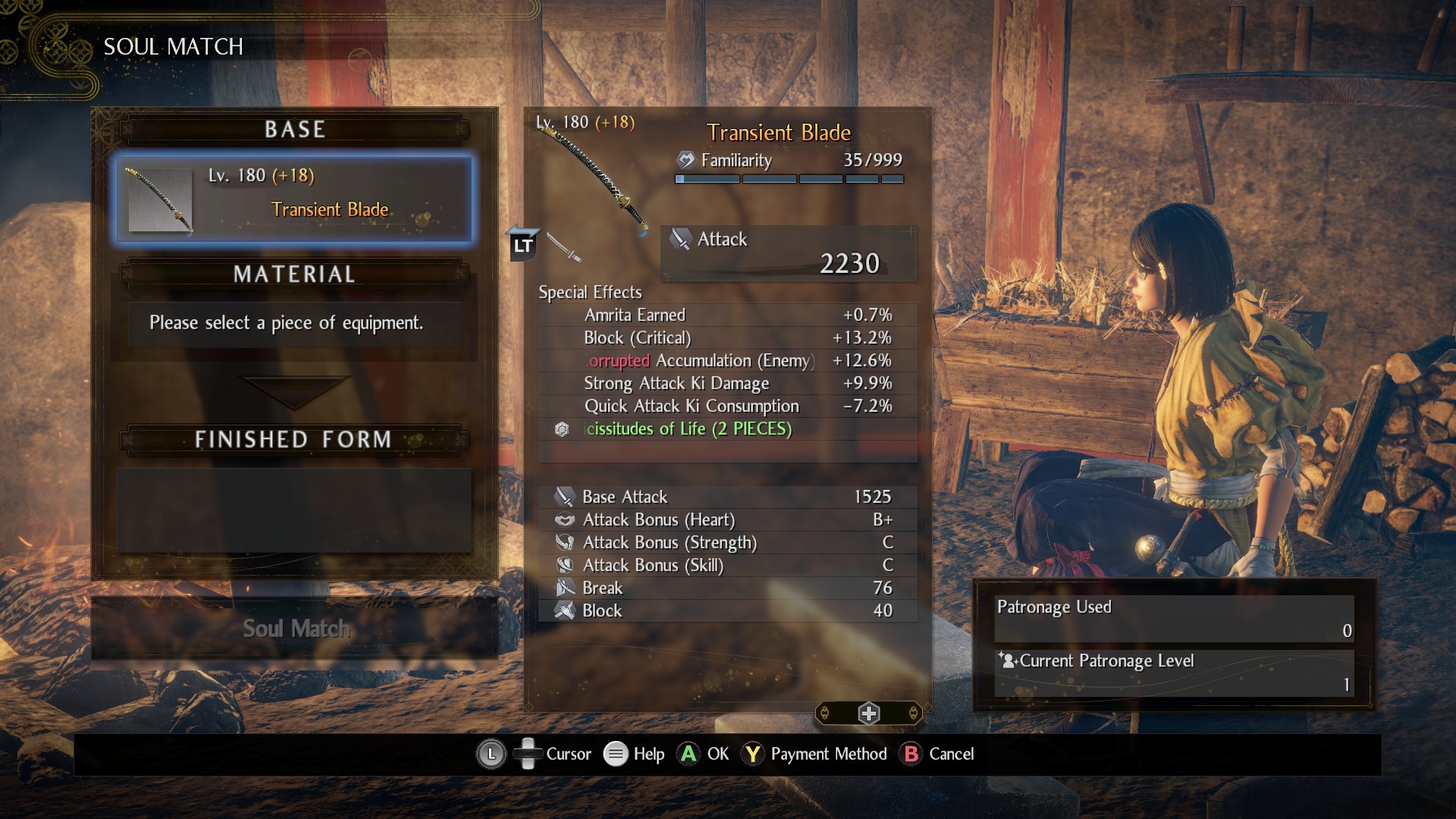Toggle the details page plus icon
1456x819 pixels.
coord(868,714)
